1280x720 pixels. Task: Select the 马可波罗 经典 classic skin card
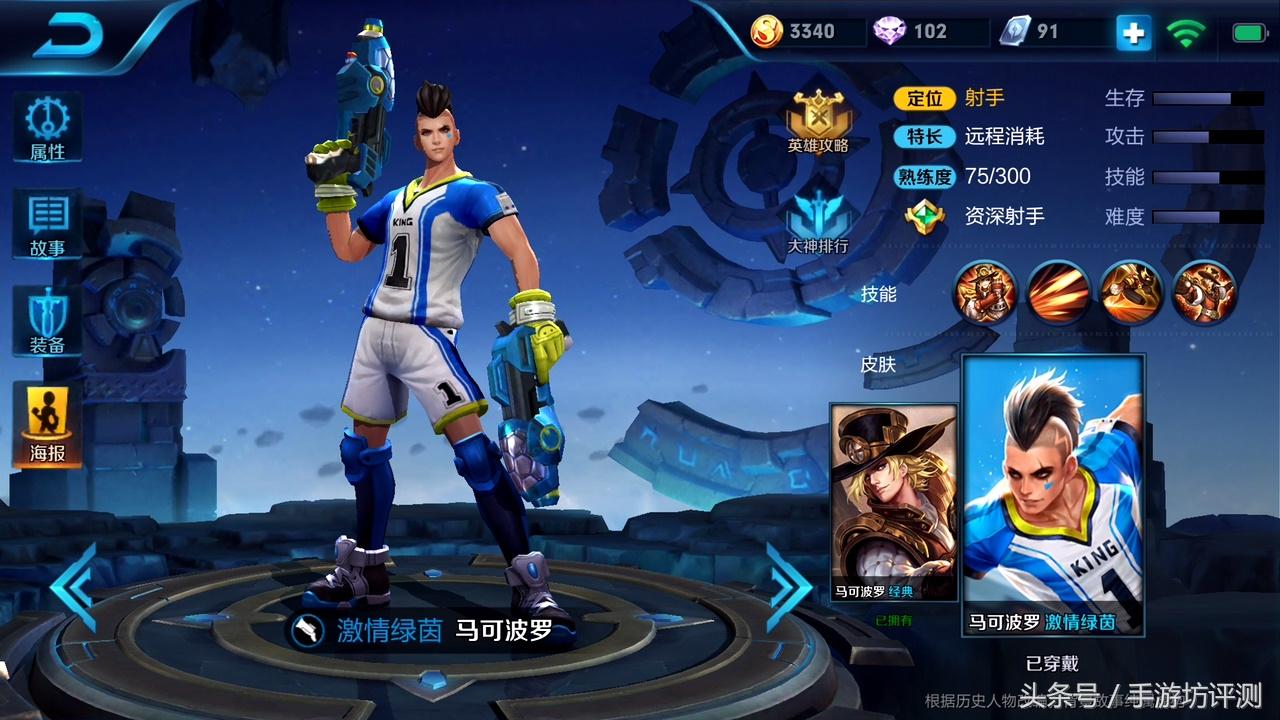tap(893, 503)
